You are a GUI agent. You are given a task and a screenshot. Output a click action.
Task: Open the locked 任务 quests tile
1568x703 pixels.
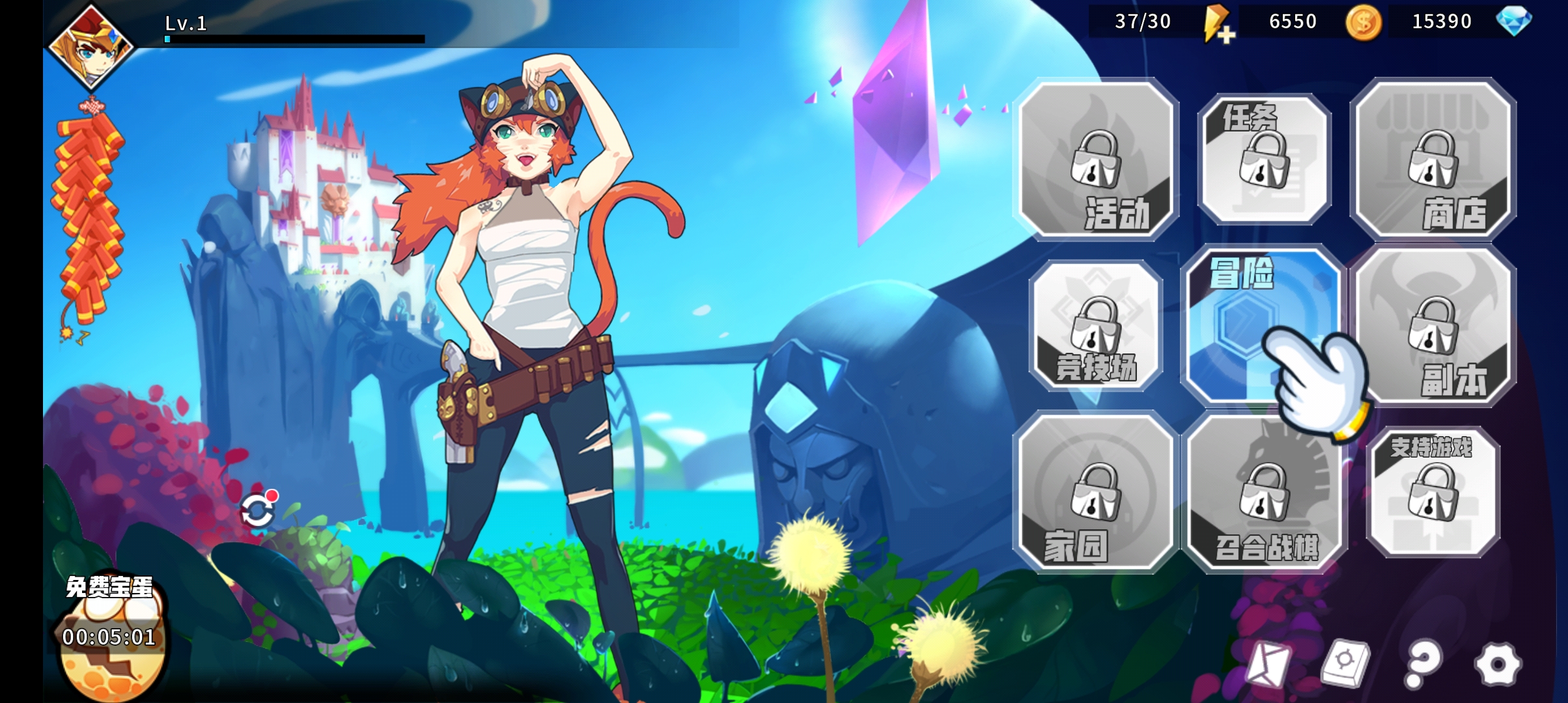(x=1264, y=159)
